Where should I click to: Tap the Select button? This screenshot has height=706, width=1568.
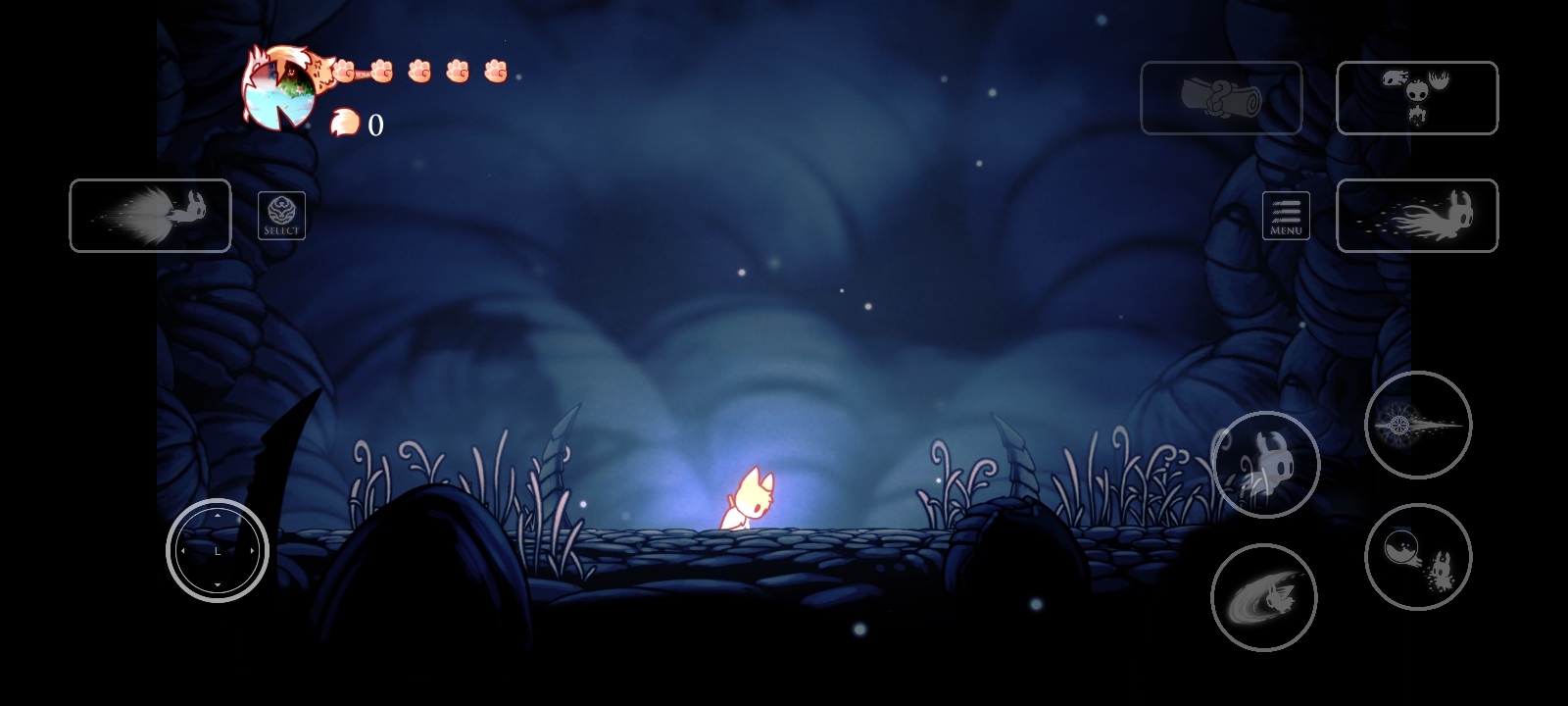coord(281,216)
